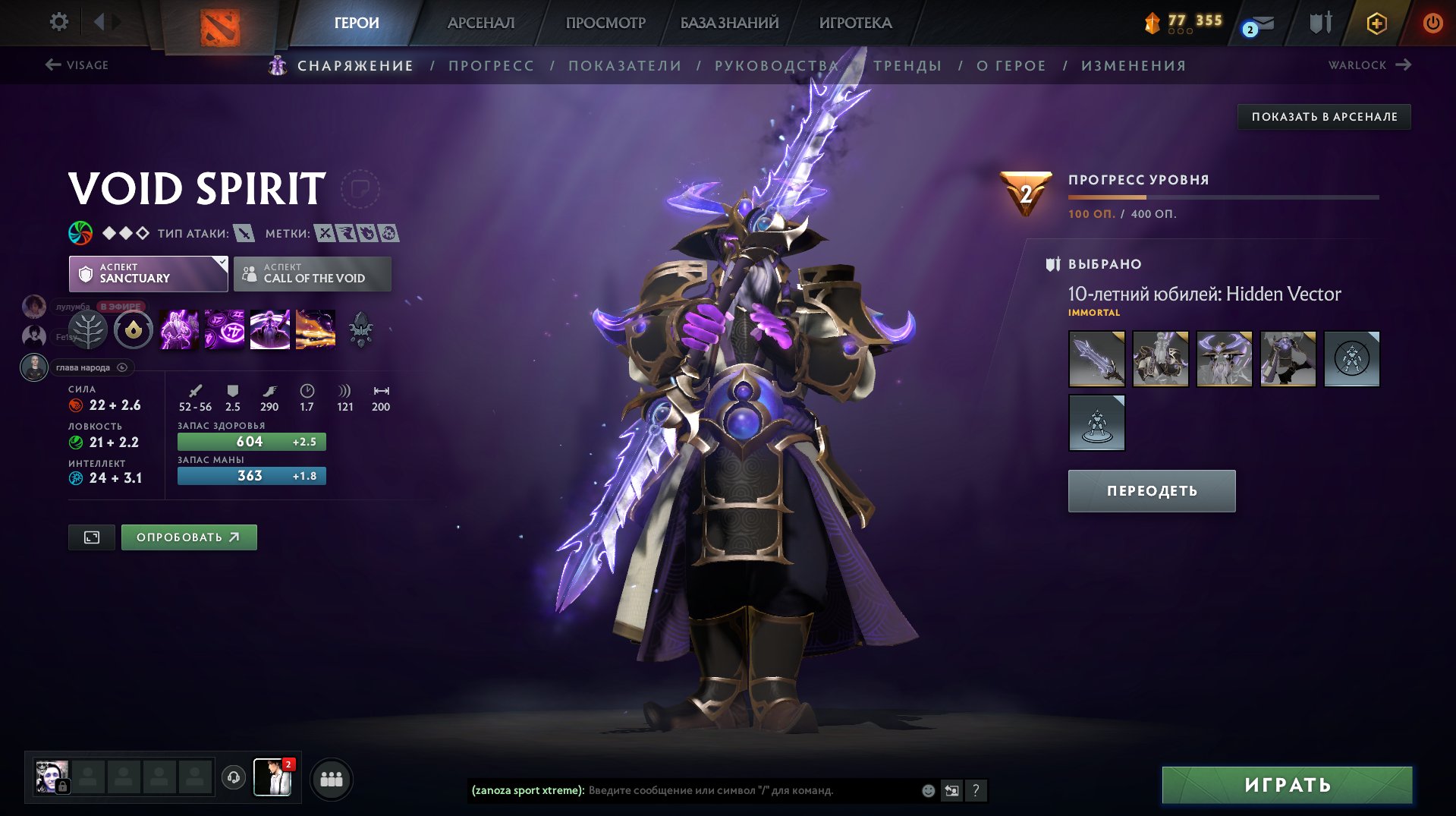The height and width of the screenshot is (816, 1456).
Task: Click the ПЕРЕОДЕТЬ button
Action: [x=1150, y=490]
